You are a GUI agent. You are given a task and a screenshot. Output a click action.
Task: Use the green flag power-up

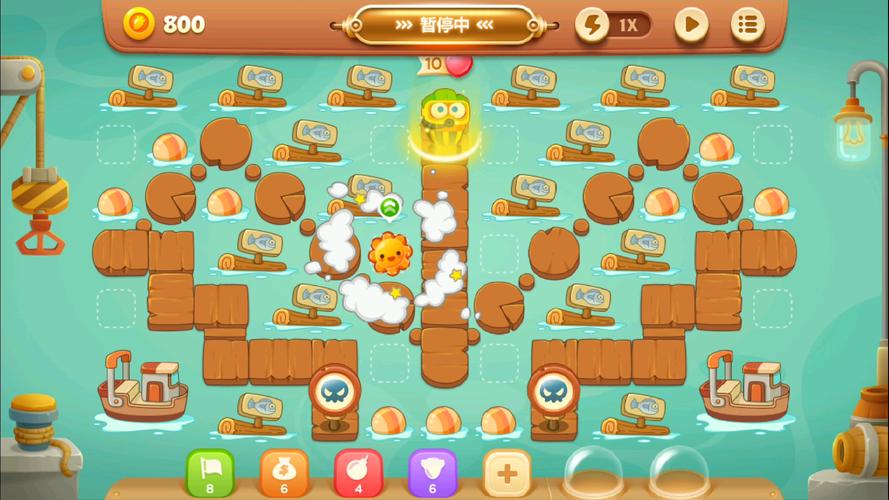[210, 472]
